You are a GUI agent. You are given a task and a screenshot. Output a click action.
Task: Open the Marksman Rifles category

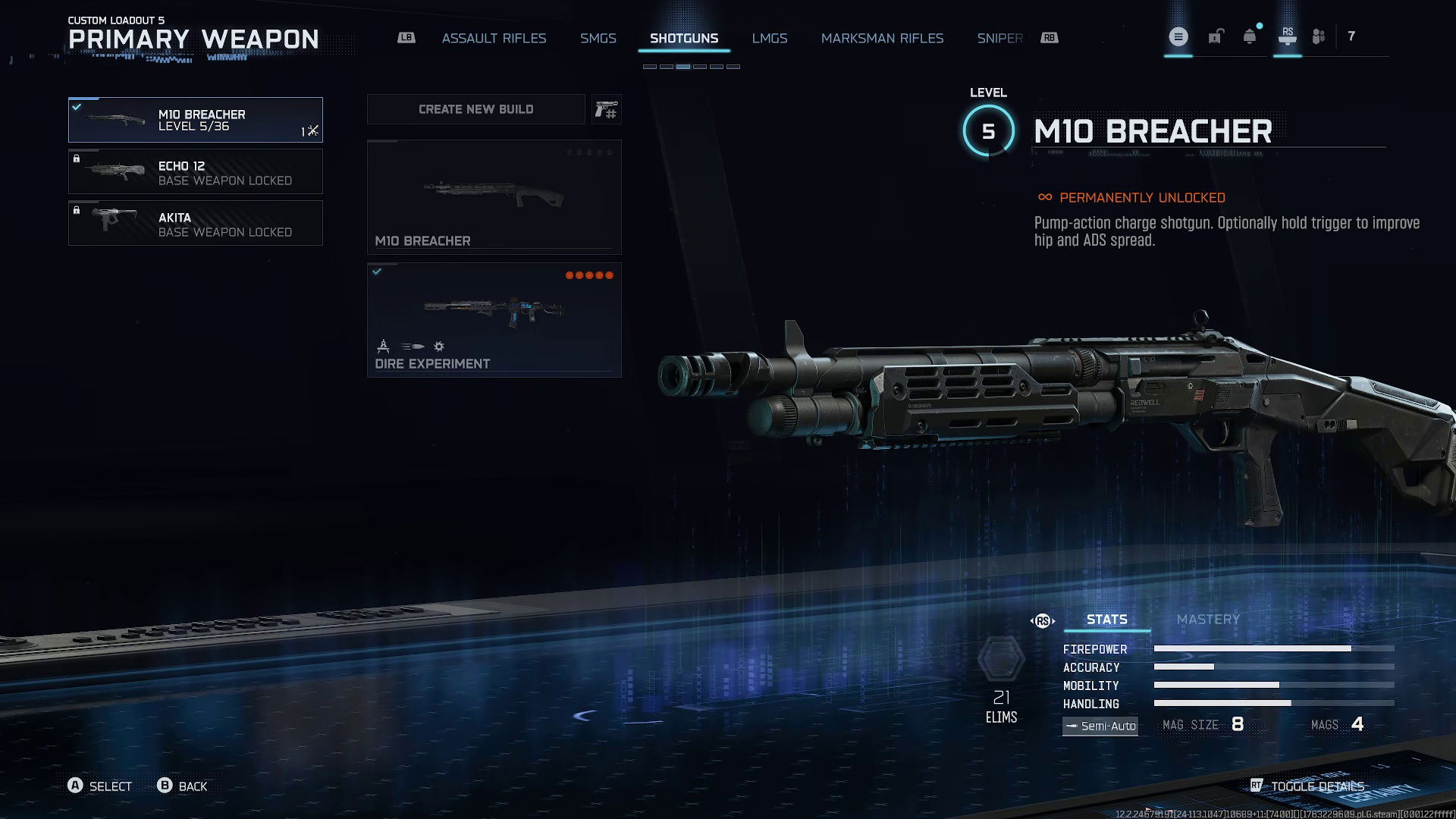click(882, 38)
